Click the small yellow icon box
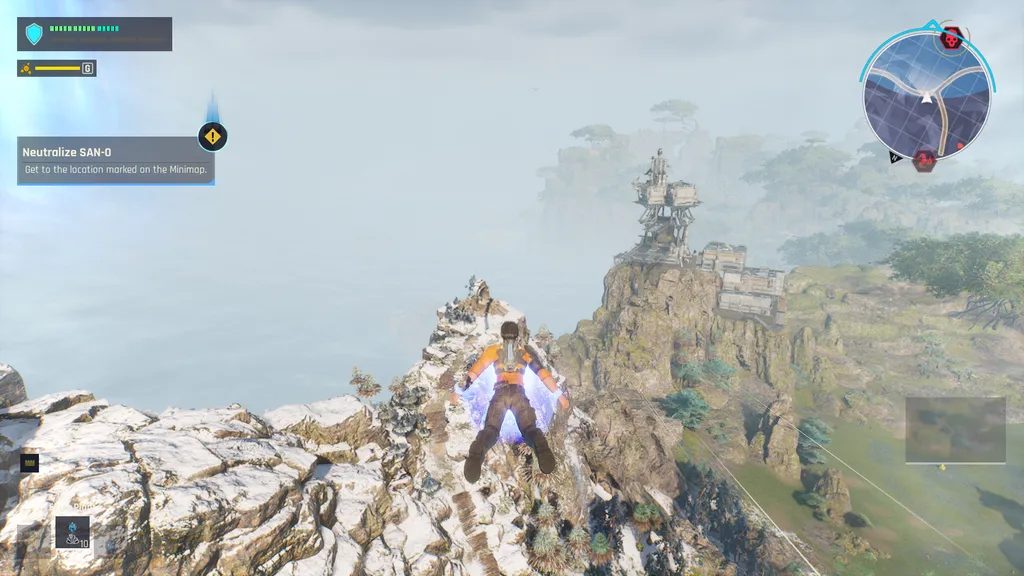This screenshot has height=576, width=1024. click(x=29, y=462)
